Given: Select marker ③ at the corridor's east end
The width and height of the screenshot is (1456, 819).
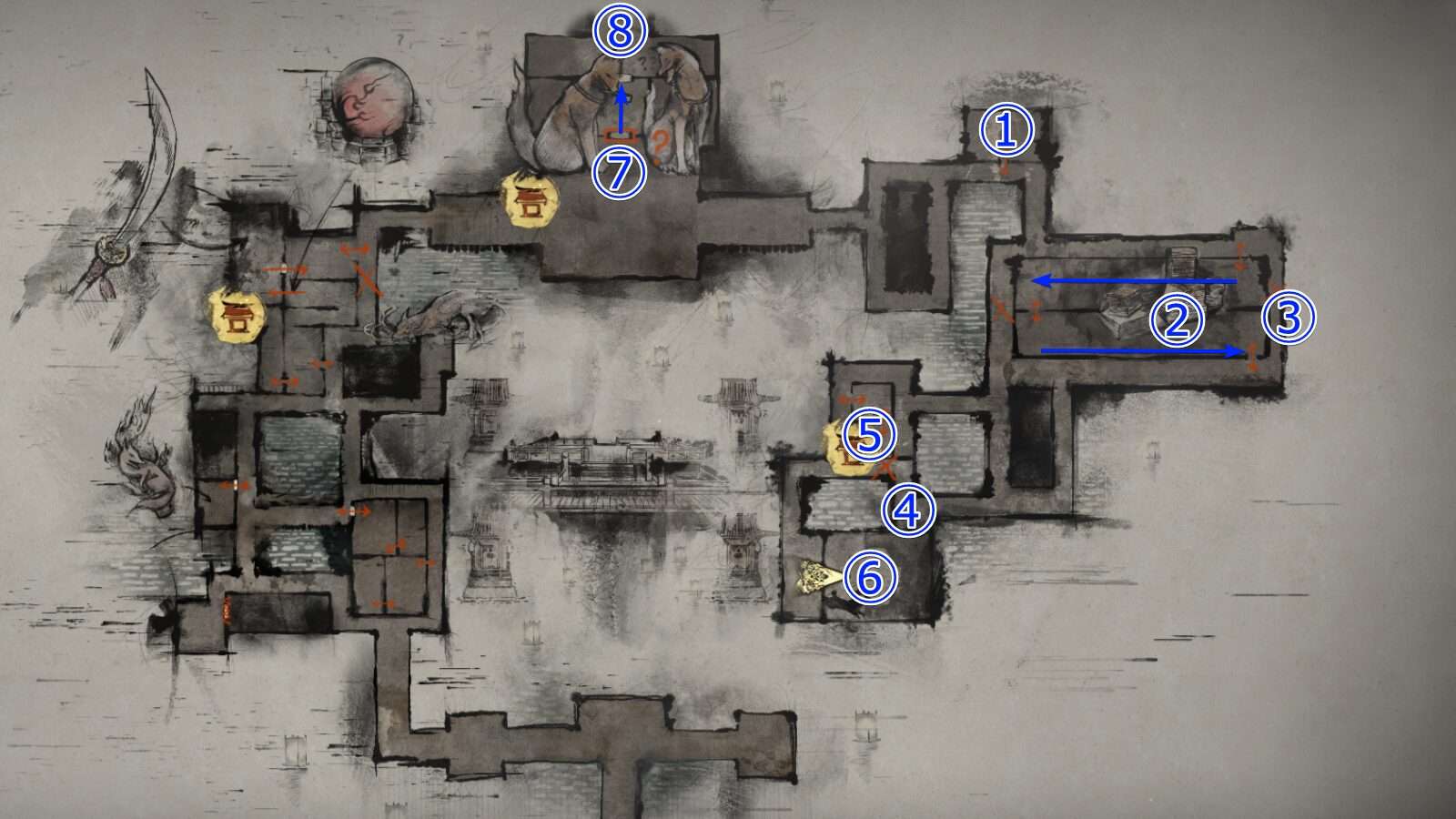Looking at the screenshot, I should (x=1289, y=316).
